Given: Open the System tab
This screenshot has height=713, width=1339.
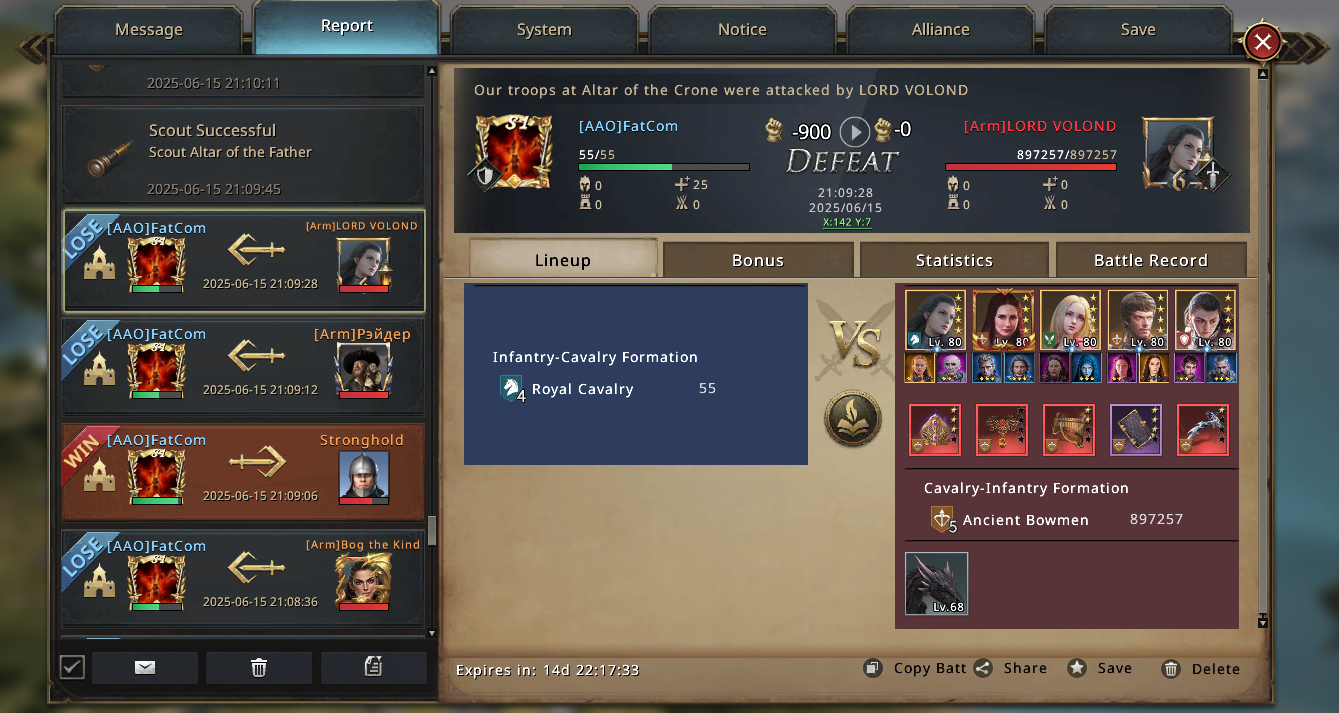Looking at the screenshot, I should 544,30.
